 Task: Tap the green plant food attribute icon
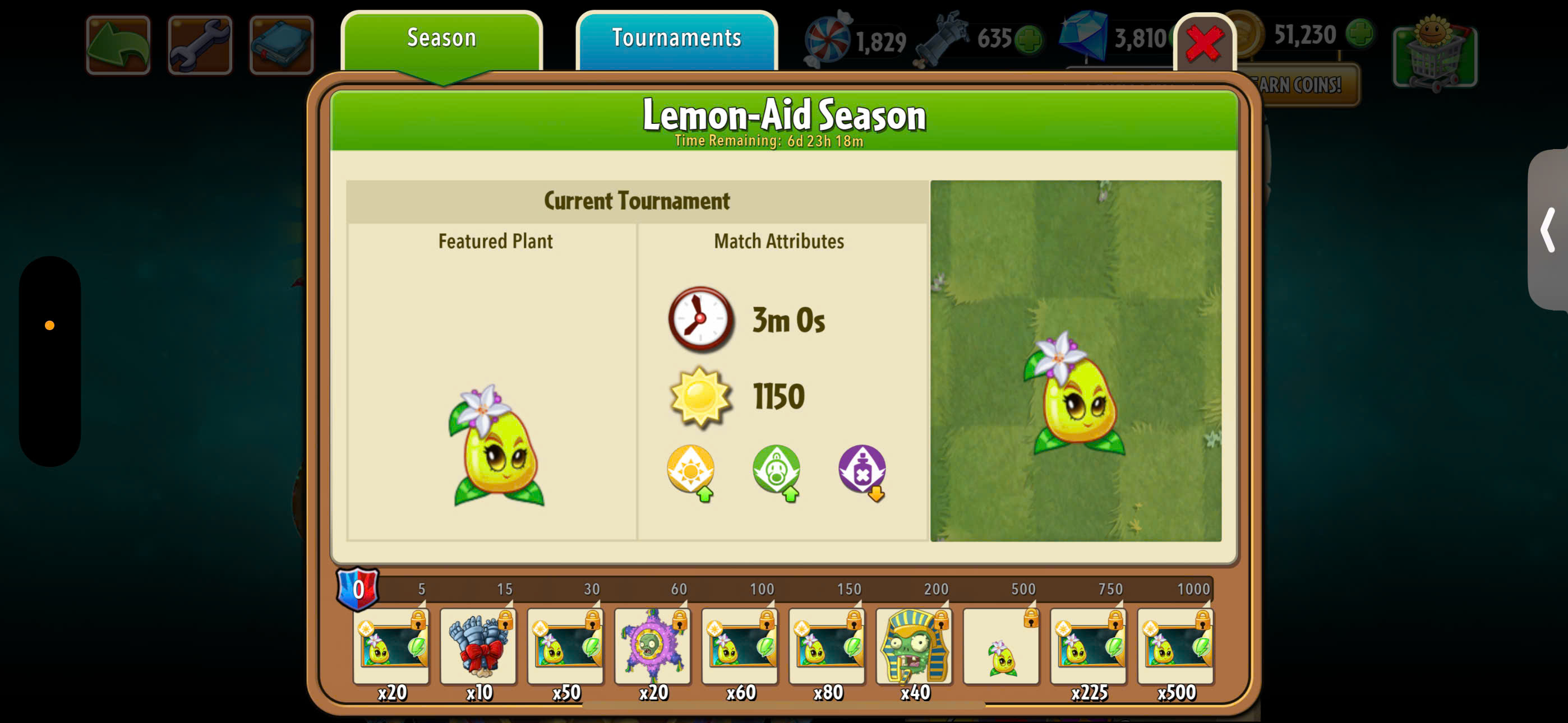coord(776,470)
